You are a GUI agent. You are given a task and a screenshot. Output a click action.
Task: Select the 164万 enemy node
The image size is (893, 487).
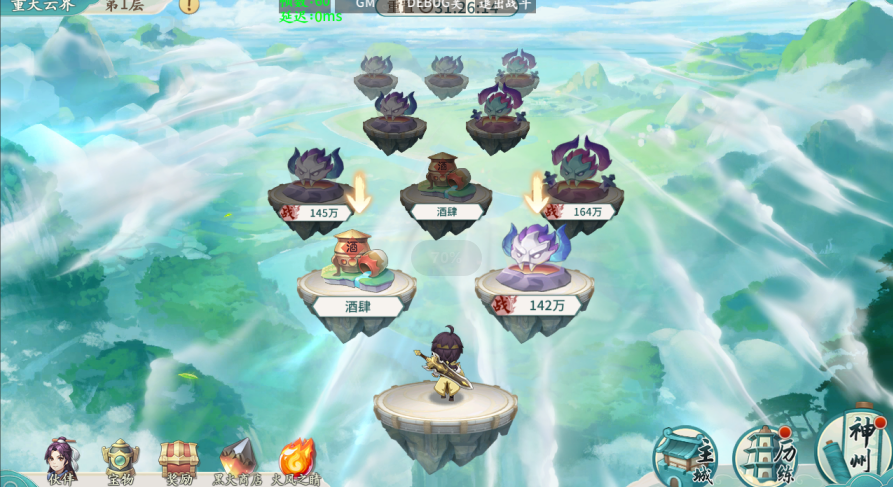coord(582,185)
